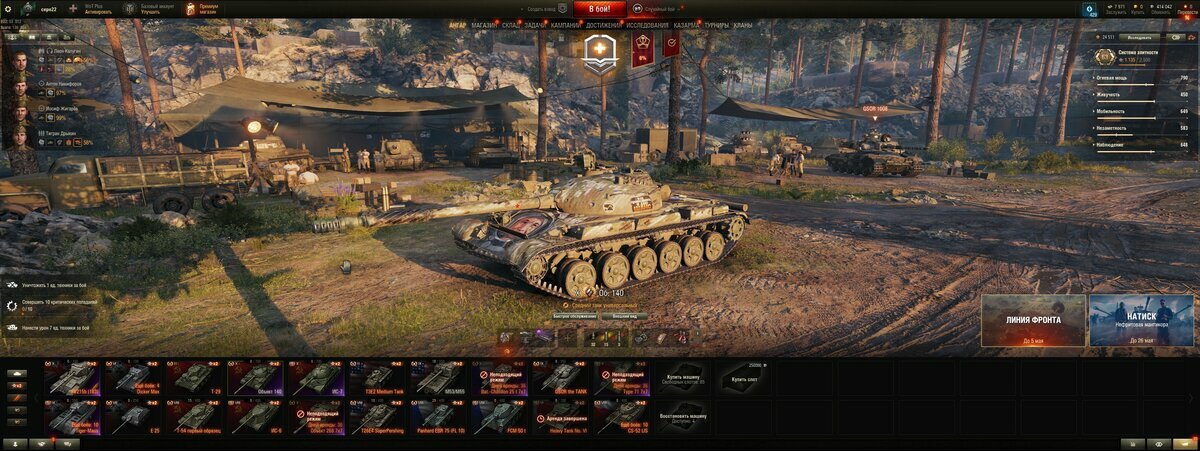Open the «Магазин» tab
1200x451 pixels.
(x=483, y=24)
